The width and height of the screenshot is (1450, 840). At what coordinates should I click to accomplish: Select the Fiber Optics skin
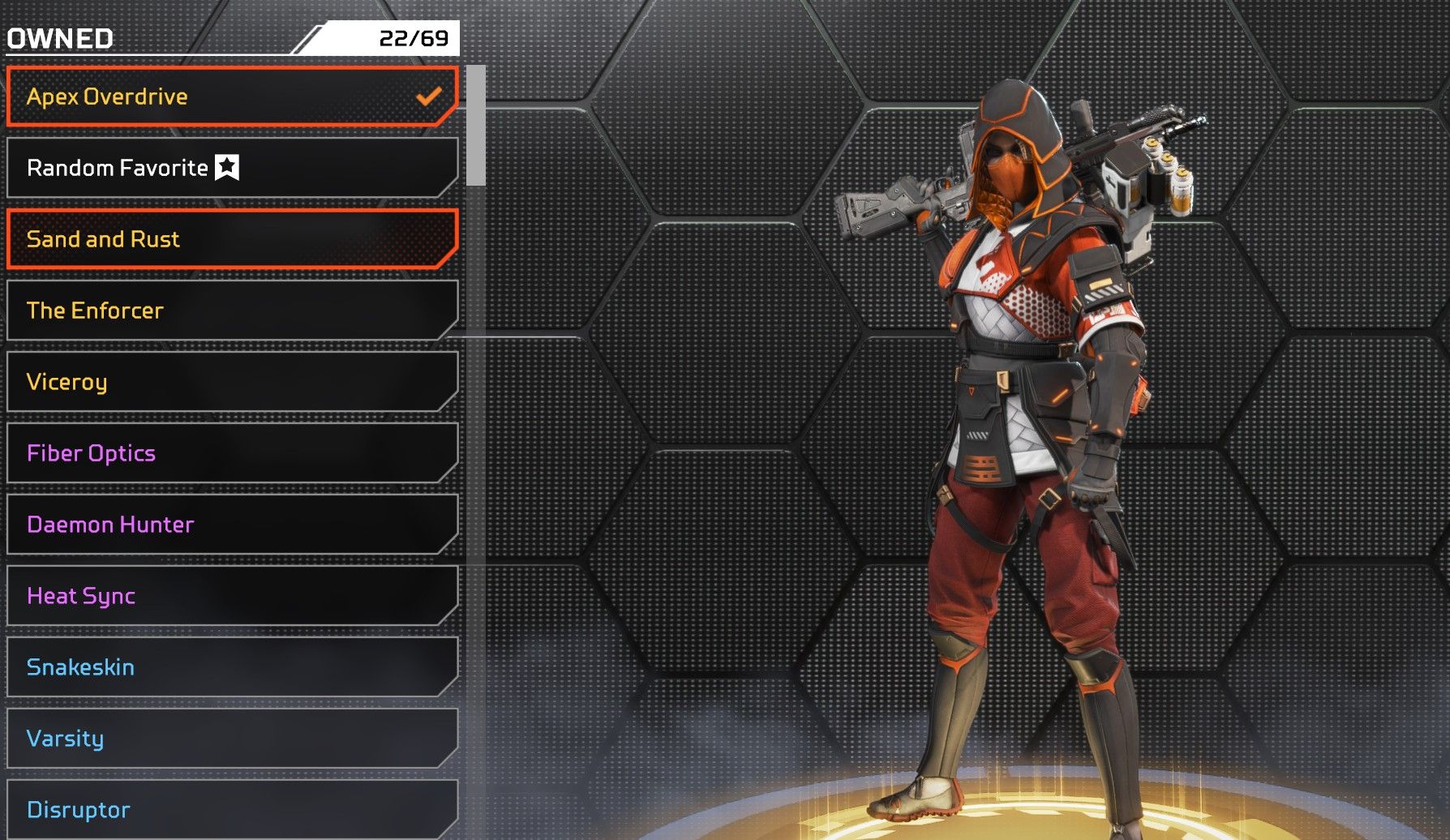231,453
